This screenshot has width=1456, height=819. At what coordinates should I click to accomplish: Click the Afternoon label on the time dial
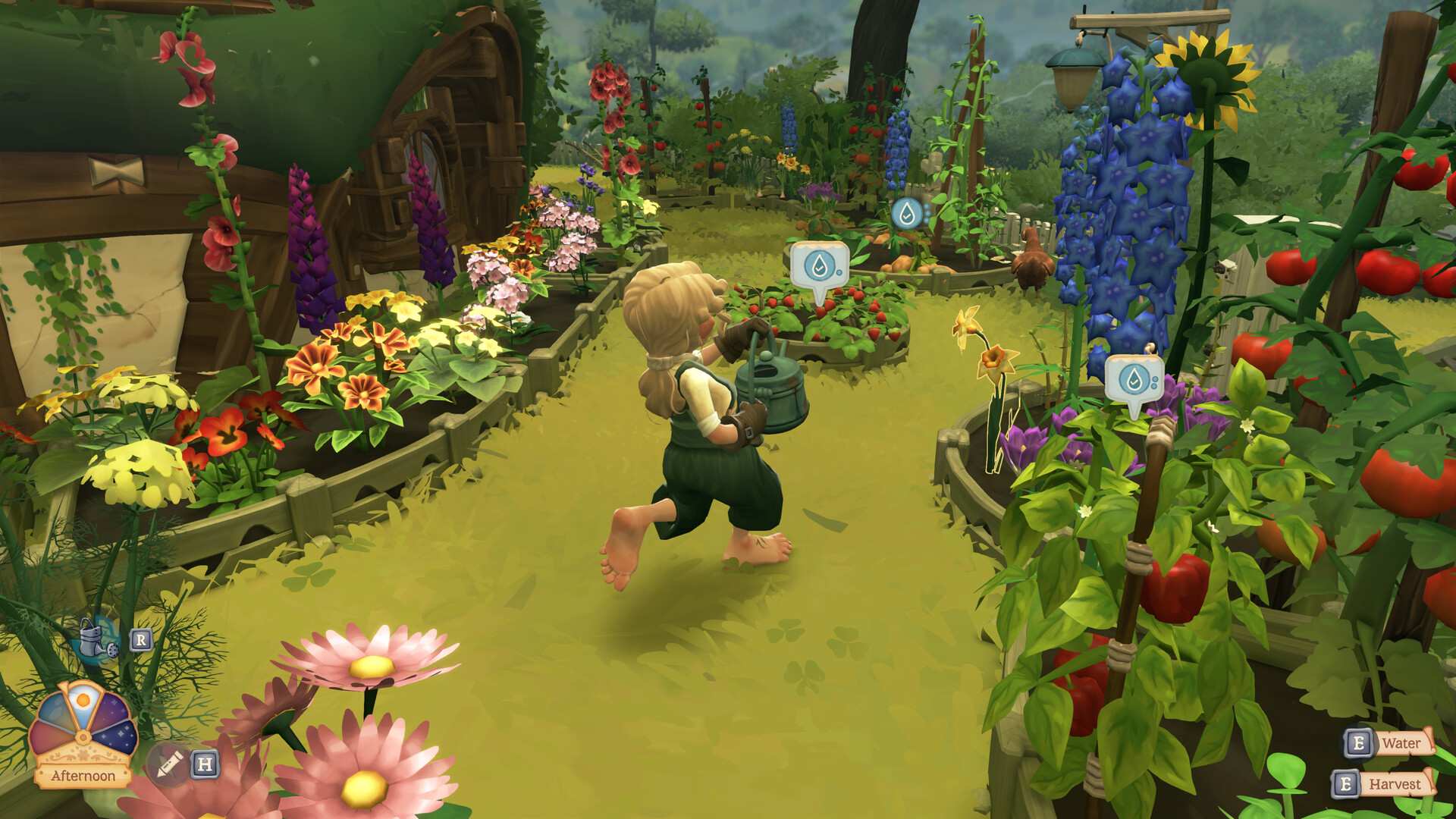83,775
